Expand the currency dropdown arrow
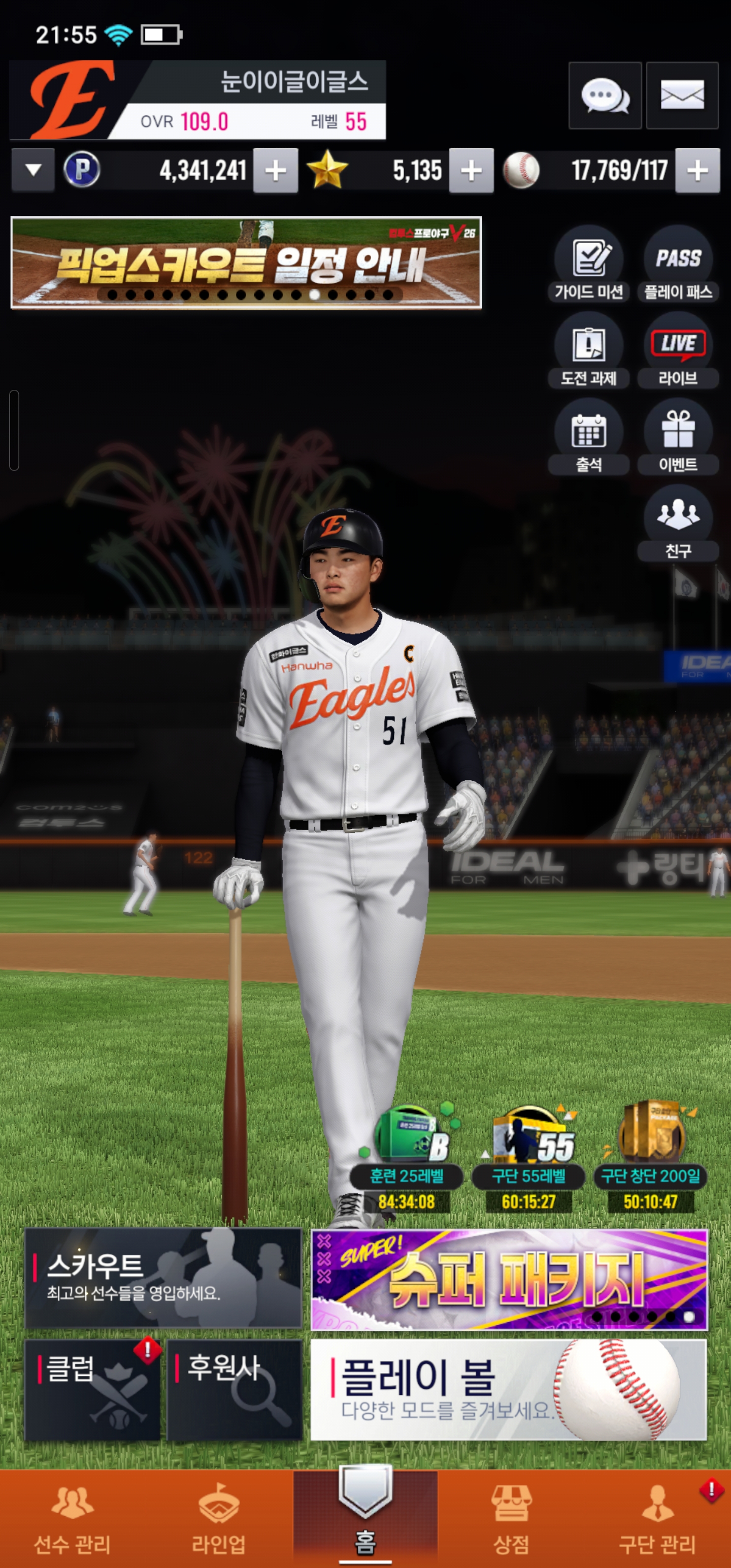Image resolution: width=731 pixels, height=1568 pixels. [x=34, y=171]
